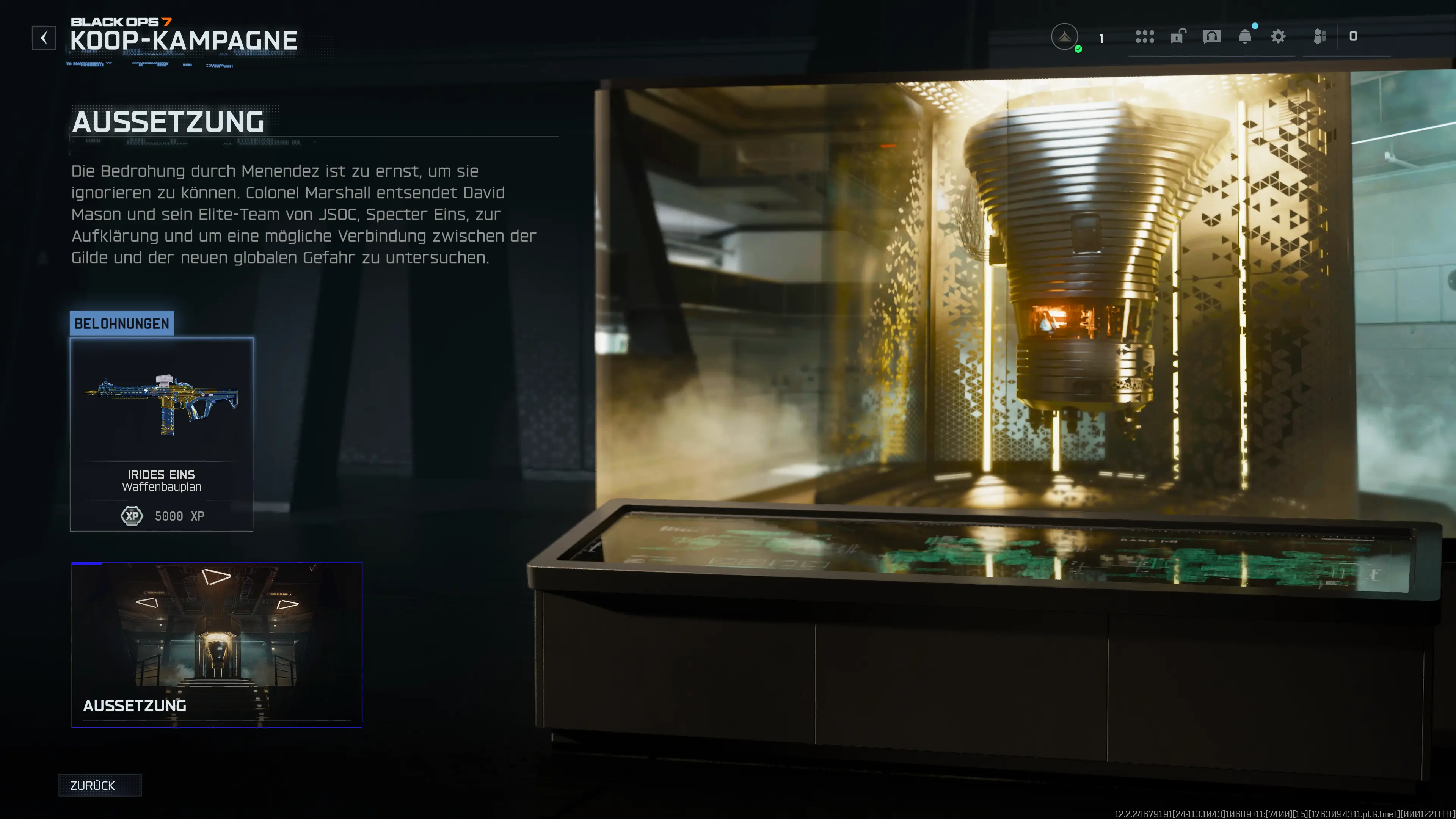1456x819 pixels.
Task: Open the player rank profile emblem
Action: (x=1064, y=37)
